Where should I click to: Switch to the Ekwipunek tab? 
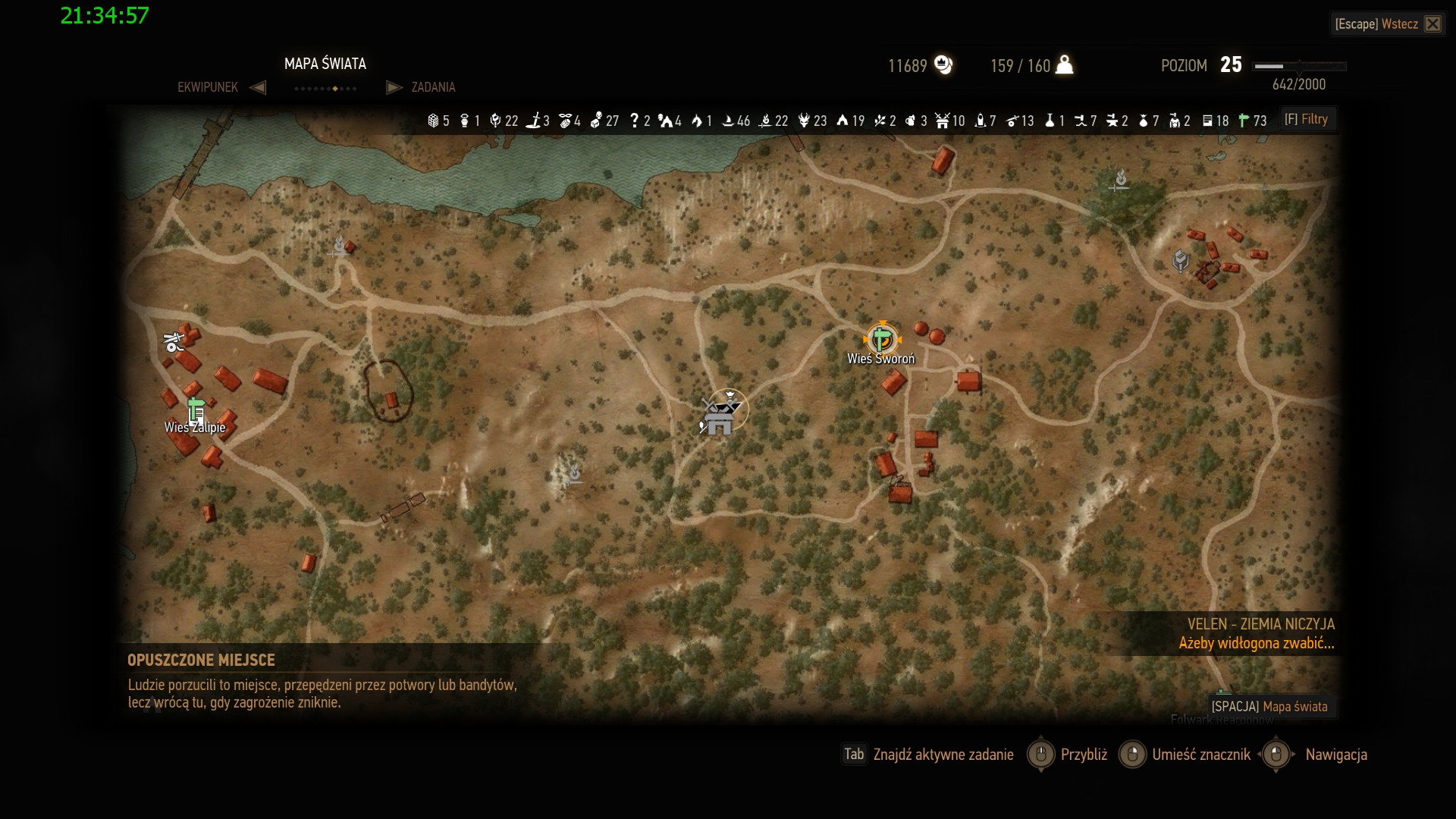(x=208, y=87)
